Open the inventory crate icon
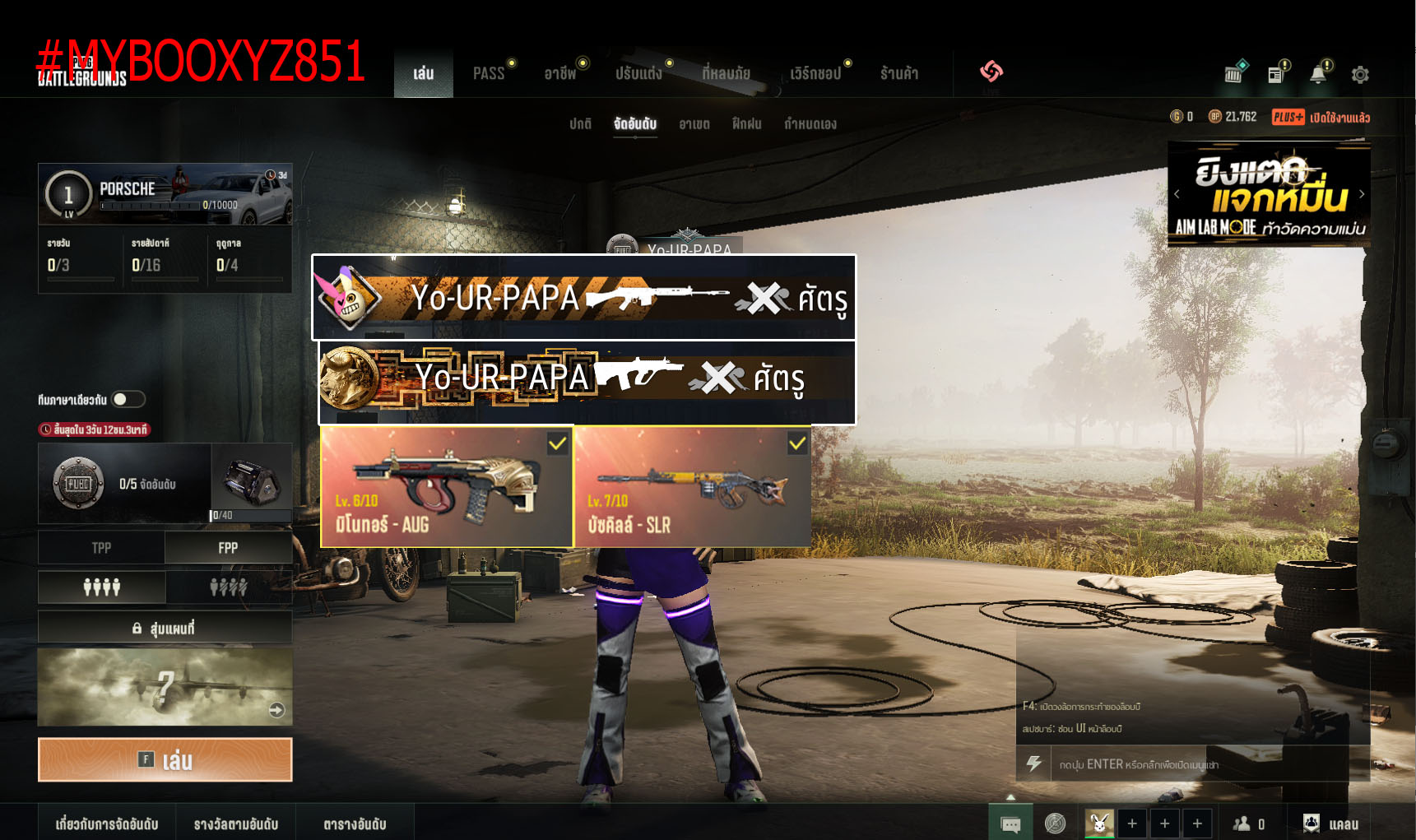Viewport: 1416px width, 840px height. click(1233, 74)
